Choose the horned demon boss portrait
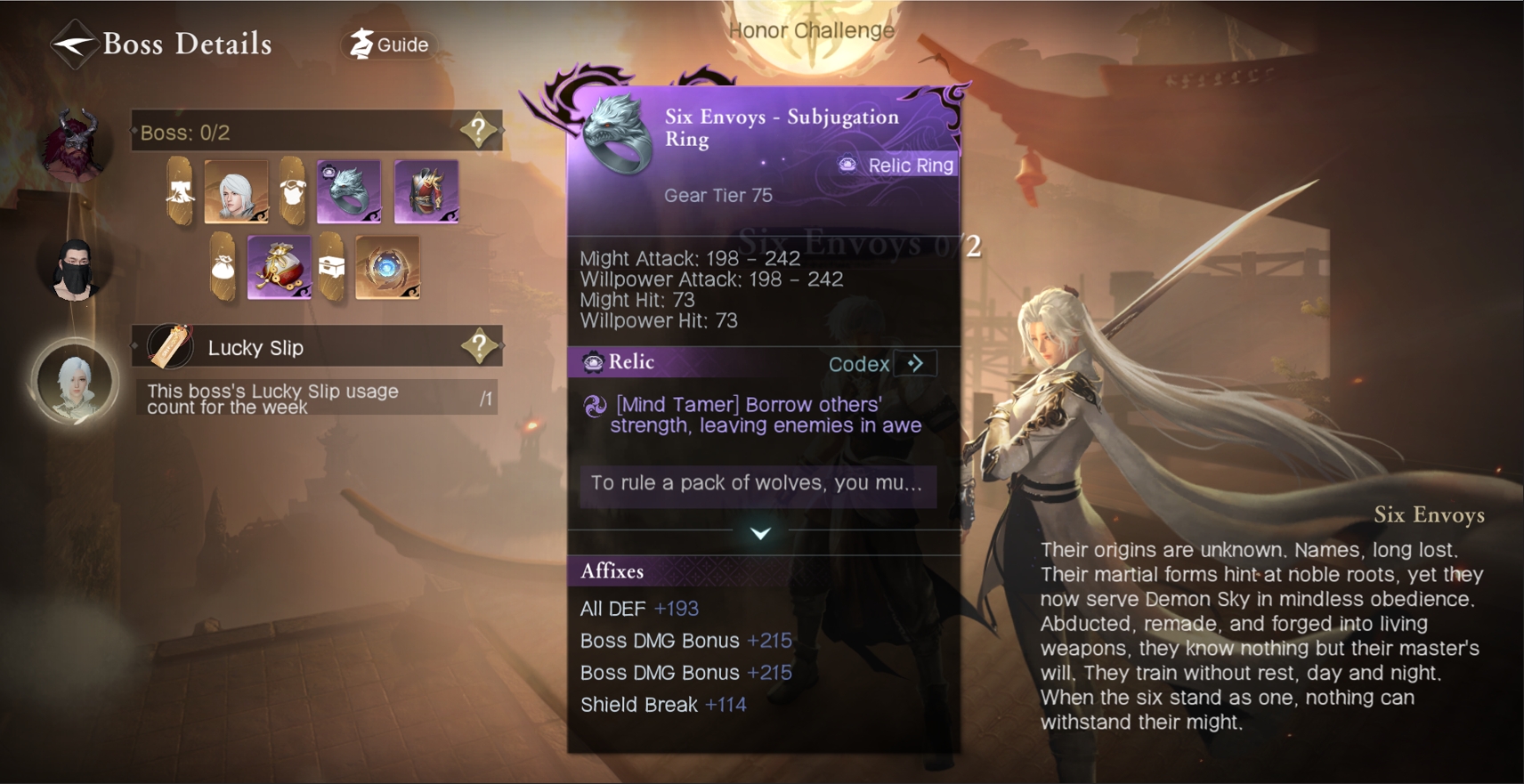This screenshot has height=784, width=1524. 76,144
